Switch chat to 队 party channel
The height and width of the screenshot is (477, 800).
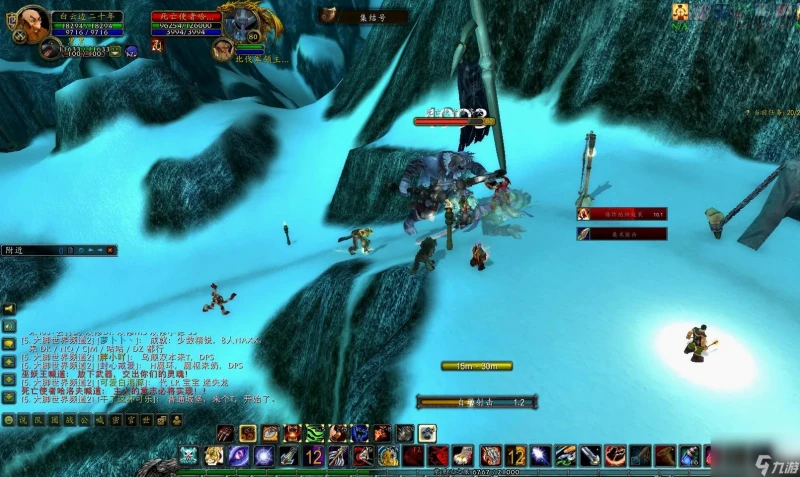36,420
